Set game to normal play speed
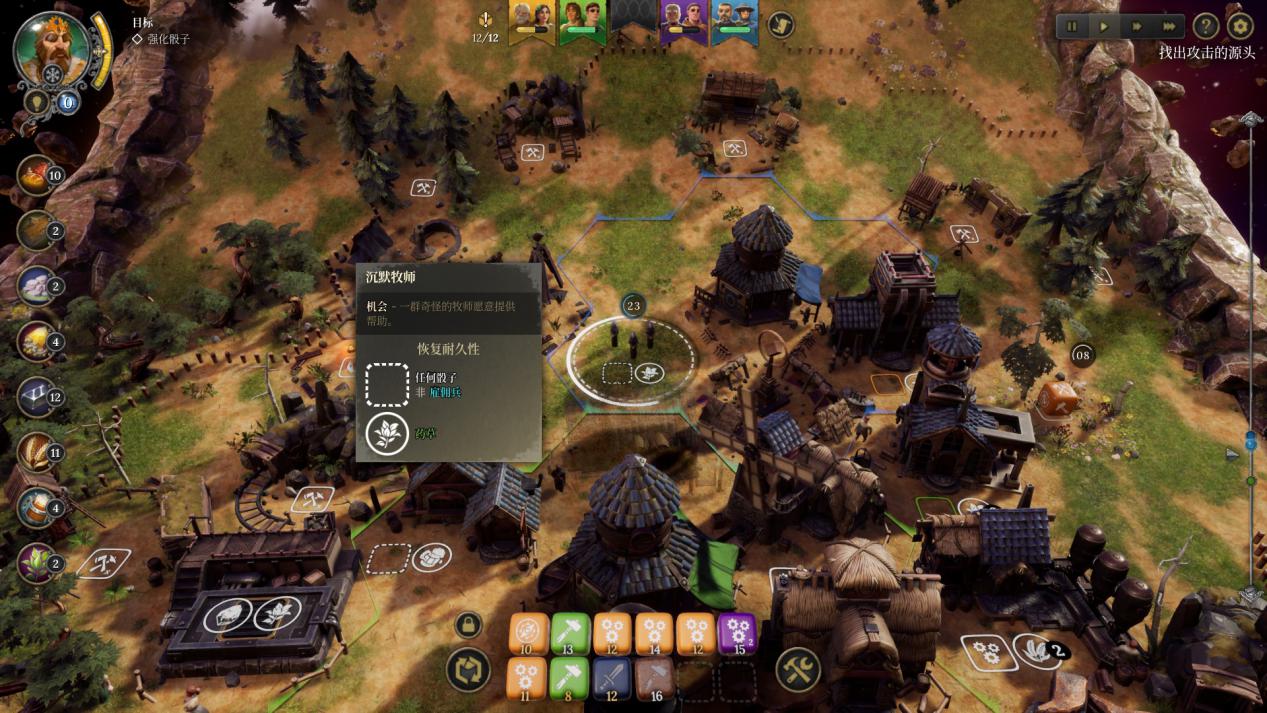The width and height of the screenshot is (1267, 713). tap(1104, 26)
